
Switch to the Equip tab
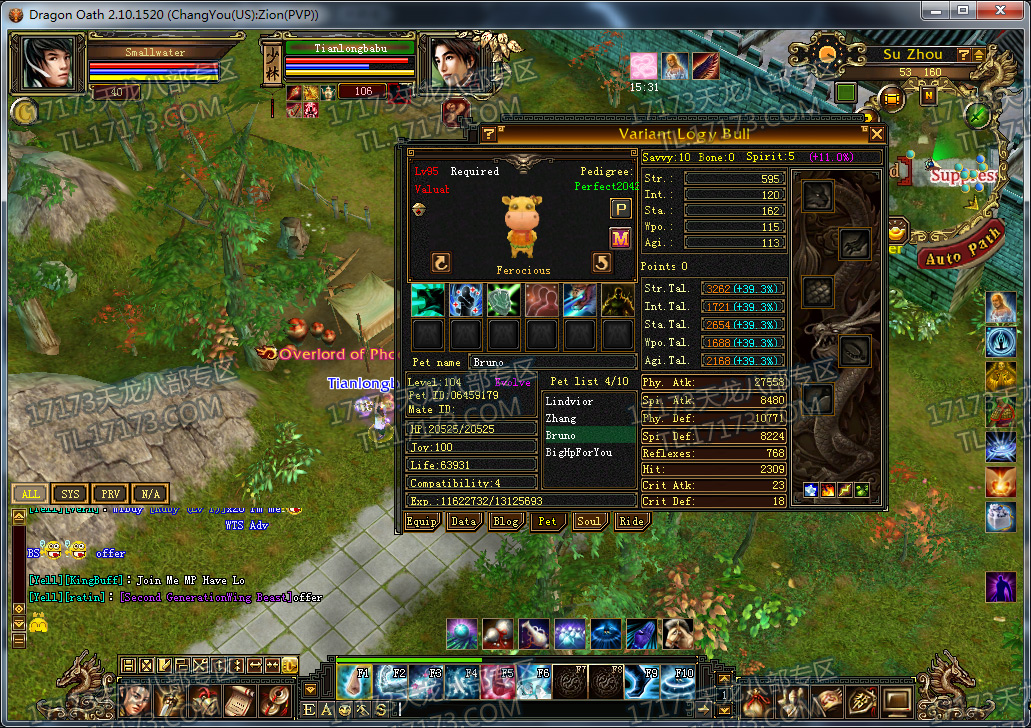421,521
